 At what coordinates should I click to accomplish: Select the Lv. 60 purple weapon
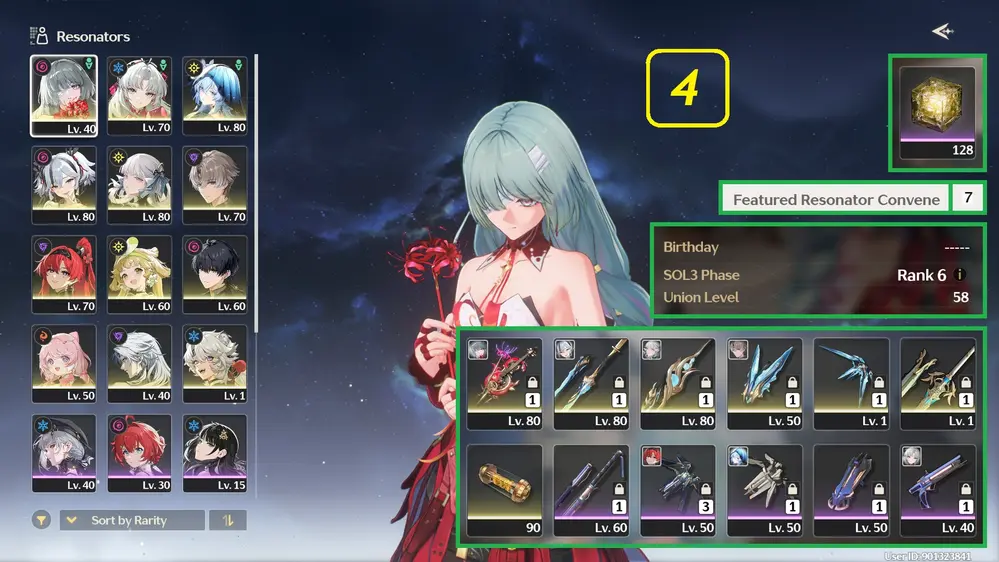[591, 490]
